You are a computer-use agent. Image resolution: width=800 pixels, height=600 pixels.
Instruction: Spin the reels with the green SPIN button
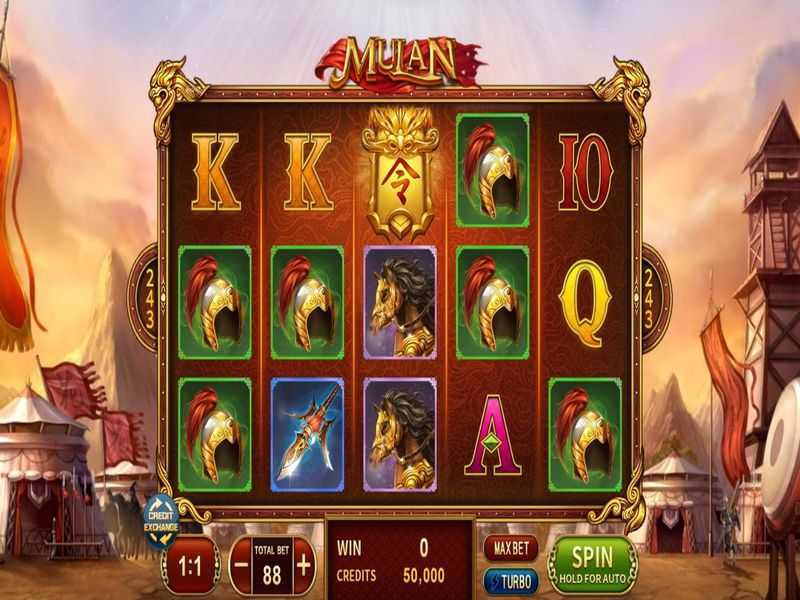pyautogui.click(x=593, y=565)
